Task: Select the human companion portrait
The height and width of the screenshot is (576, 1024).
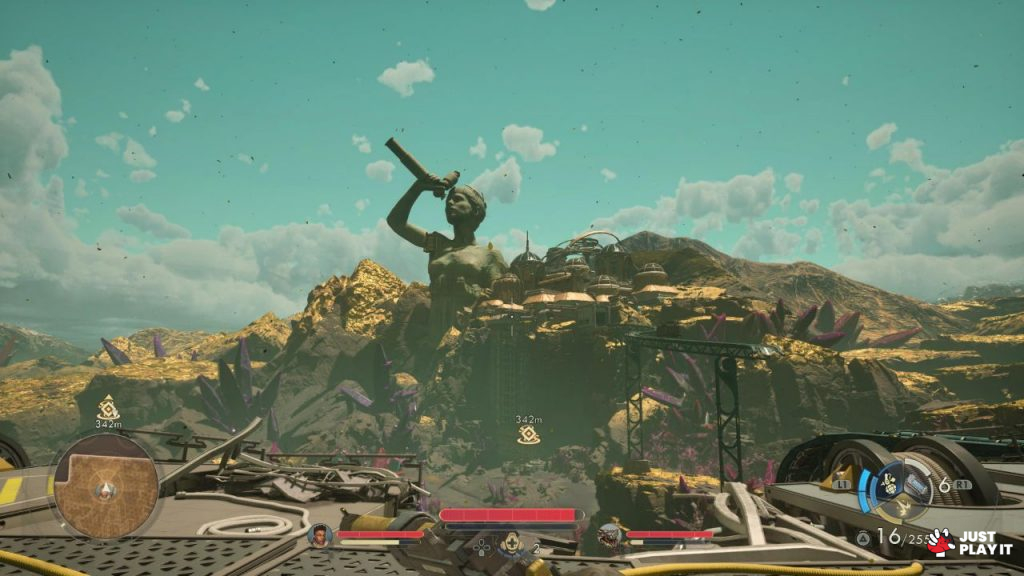Action: pyautogui.click(x=320, y=535)
